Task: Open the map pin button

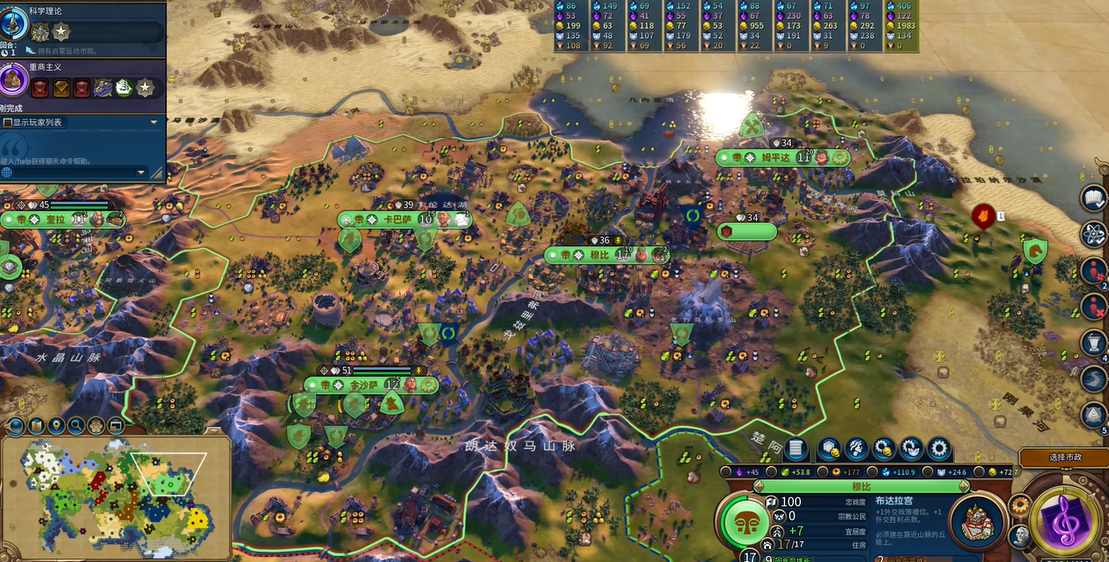Action: (56, 427)
